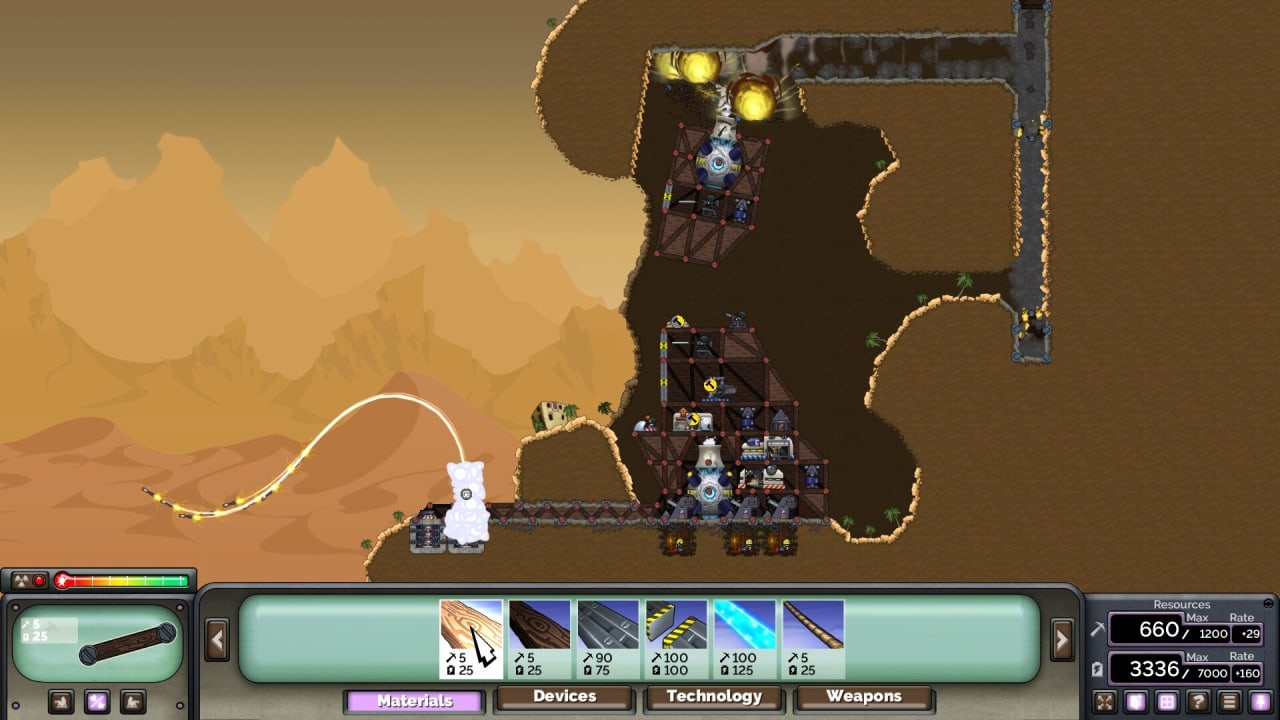This screenshot has height=720, width=1280.
Task: Toggle the four-square grid button
Action: pos(1167,701)
